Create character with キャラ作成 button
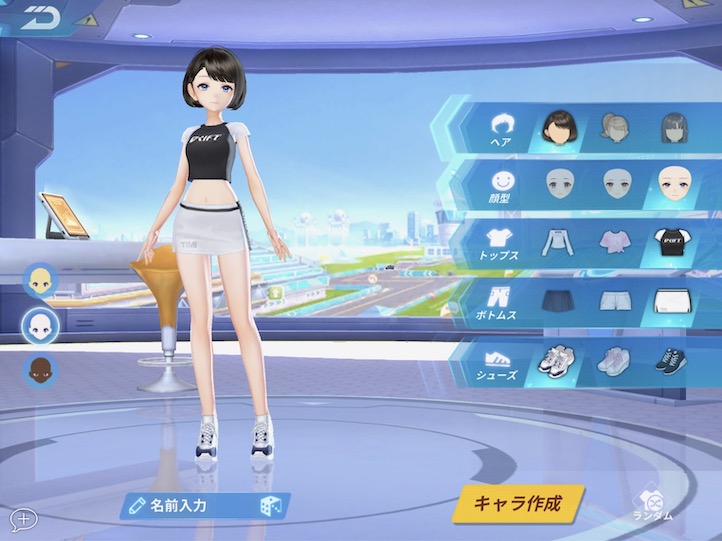This screenshot has width=722, height=541. [x=516, y=503]
